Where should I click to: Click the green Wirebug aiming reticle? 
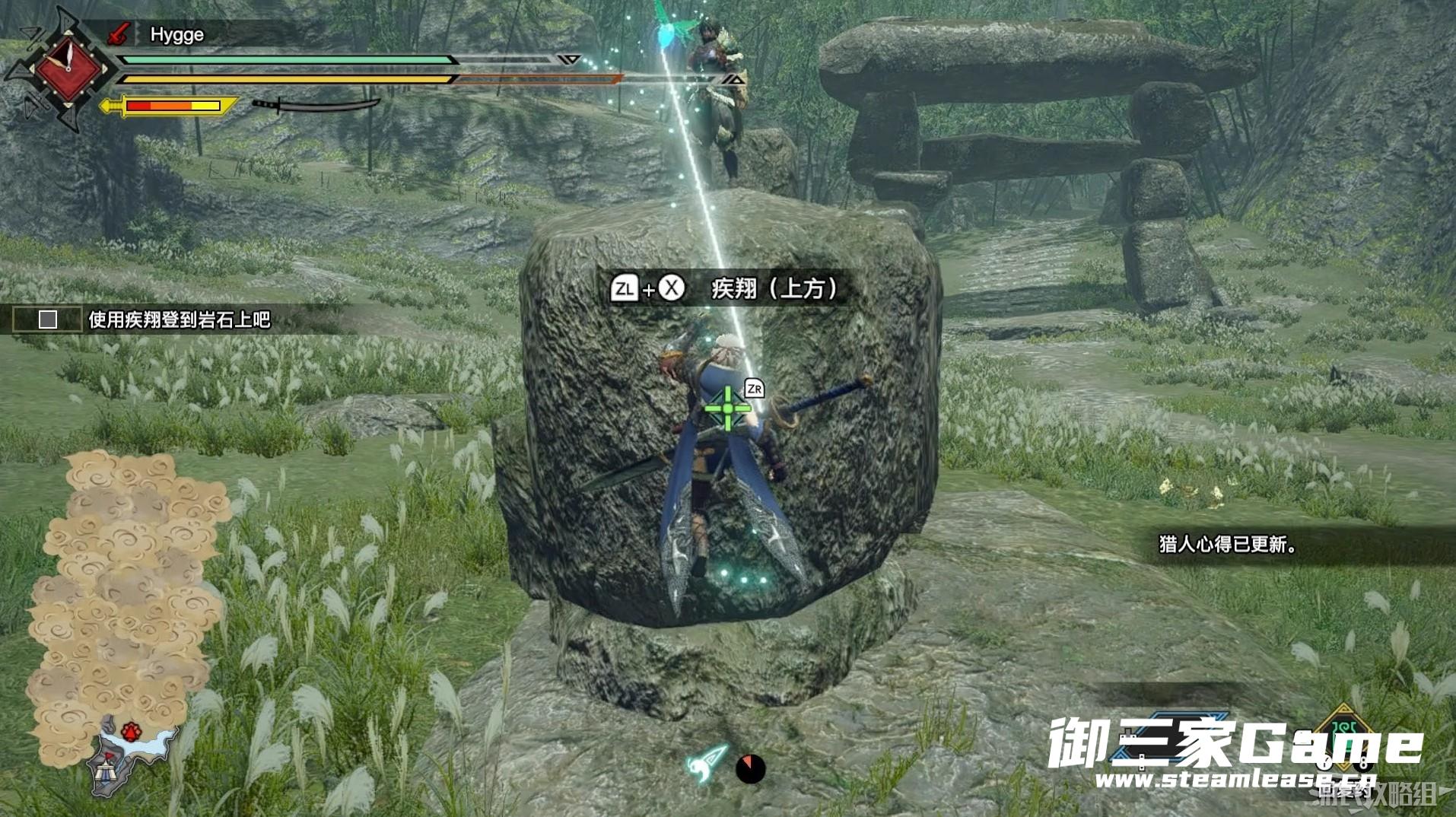(727, 408)
